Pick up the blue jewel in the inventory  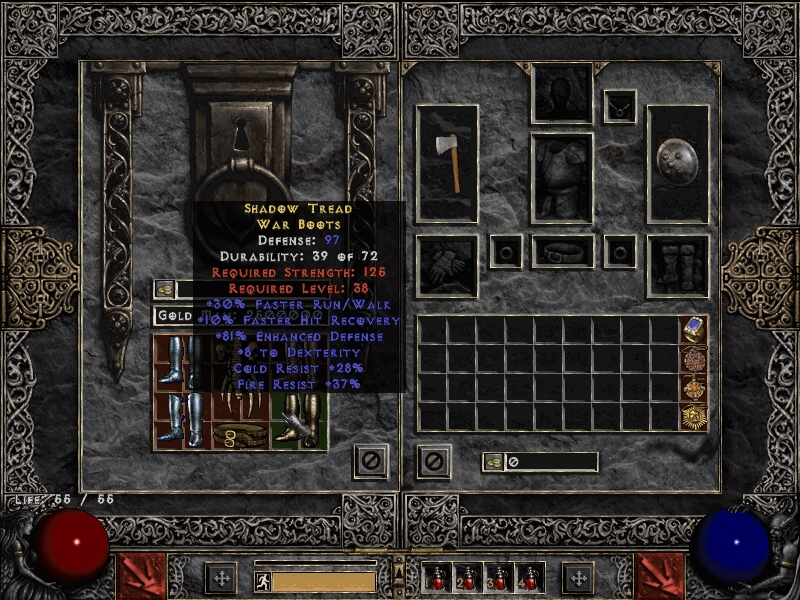pyautogui.click(x=695, y=330)
